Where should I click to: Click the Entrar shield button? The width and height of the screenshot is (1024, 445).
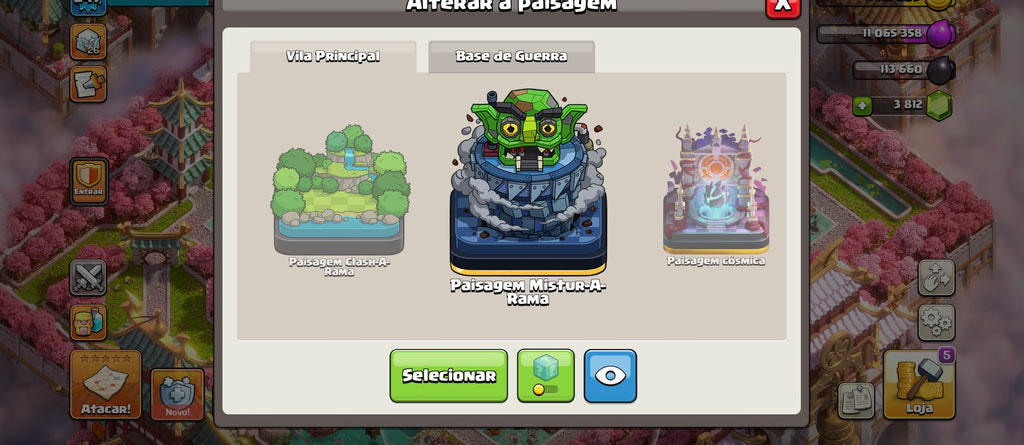[x=89, y=181]
